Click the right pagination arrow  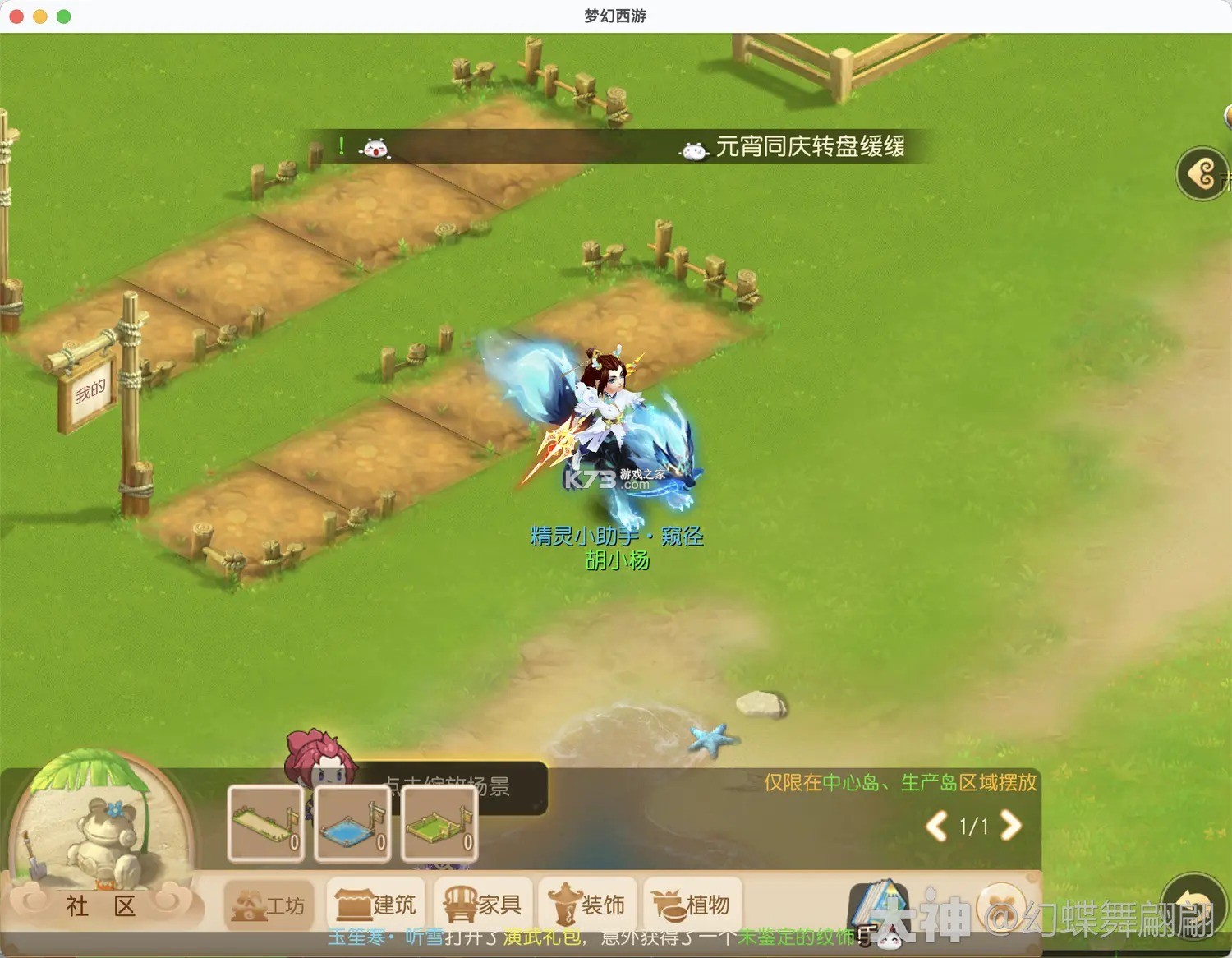1011,827
